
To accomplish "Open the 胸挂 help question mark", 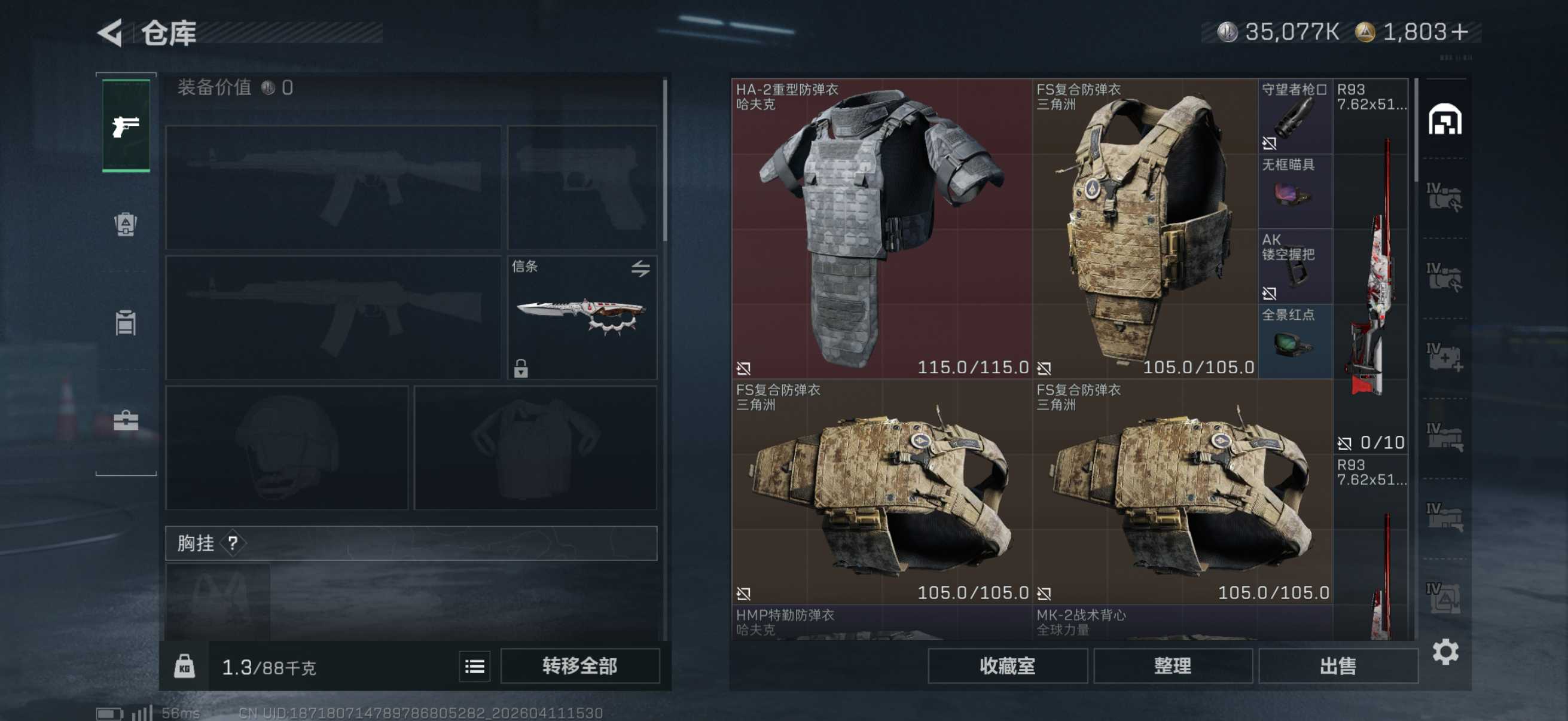I will [233, 543].
